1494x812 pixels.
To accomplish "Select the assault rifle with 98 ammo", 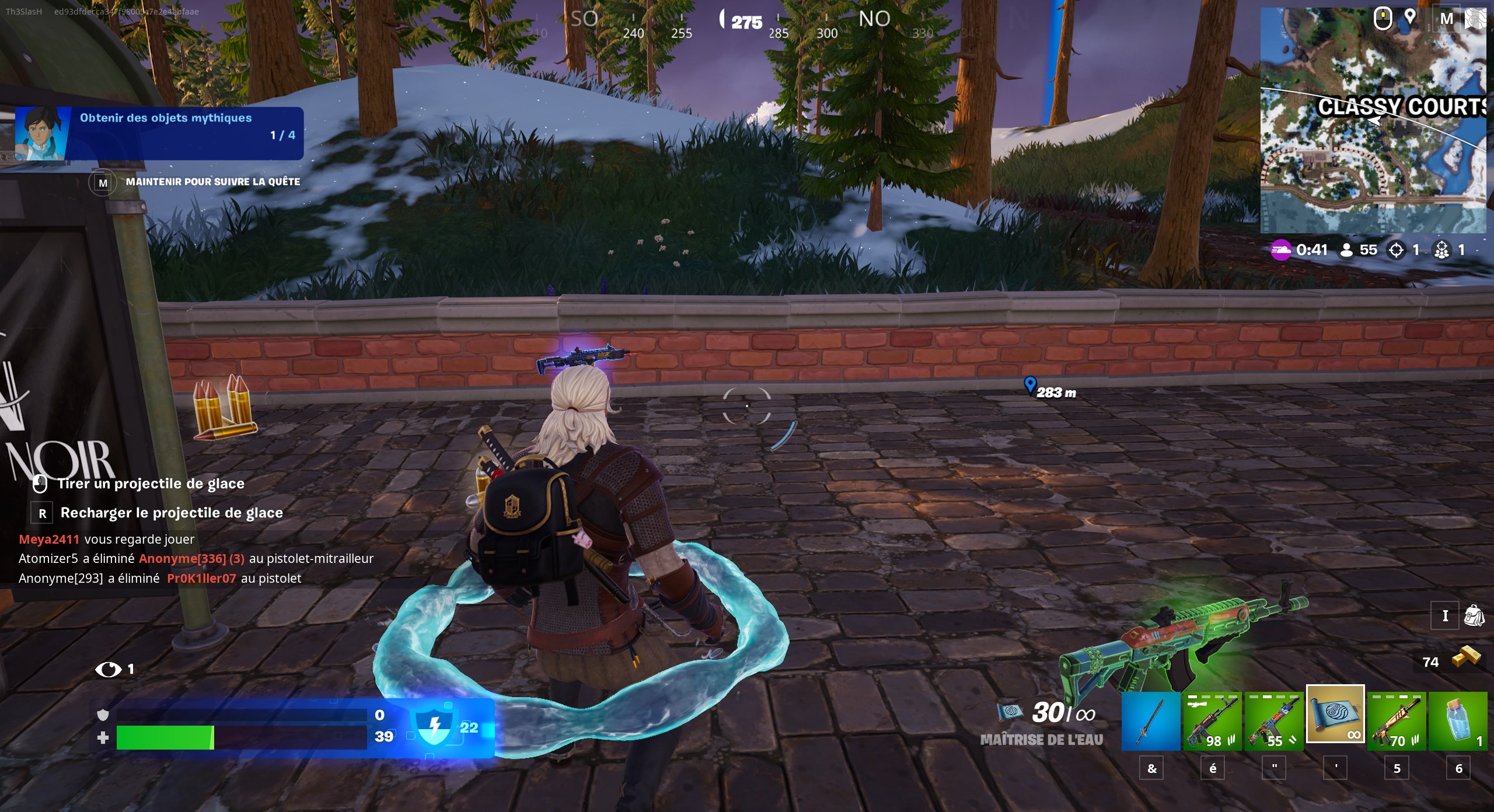I will pyautogui.click(x=1213, y=722).
